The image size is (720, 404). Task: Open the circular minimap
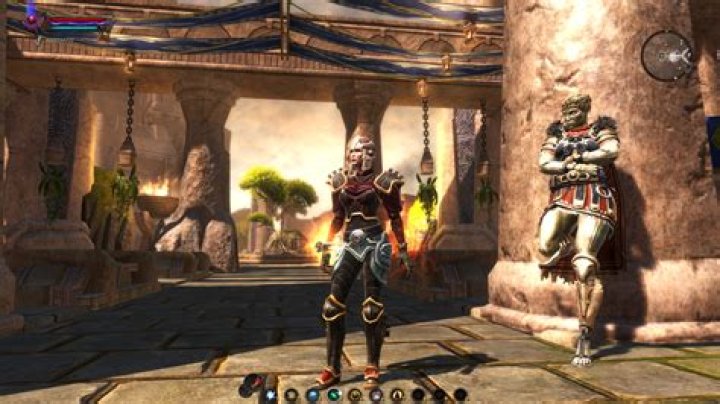coord(667,55)
